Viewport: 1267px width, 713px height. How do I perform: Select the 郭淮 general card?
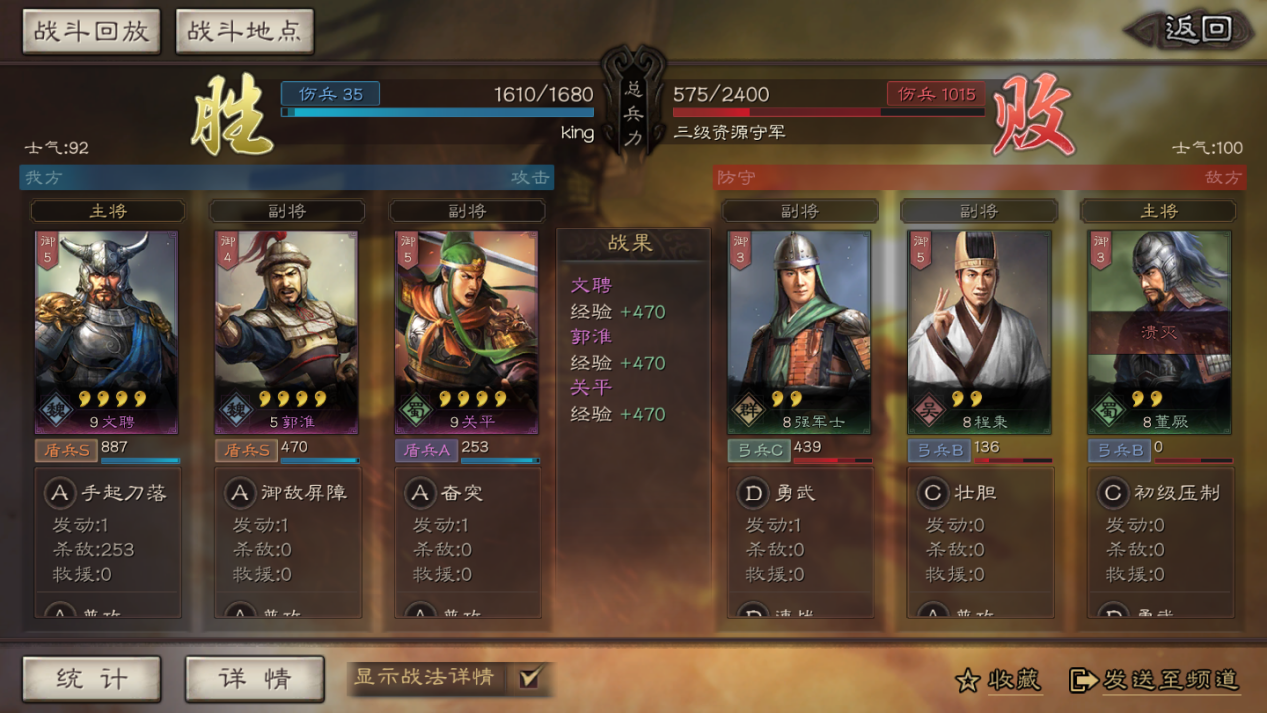tap(286, 332)
